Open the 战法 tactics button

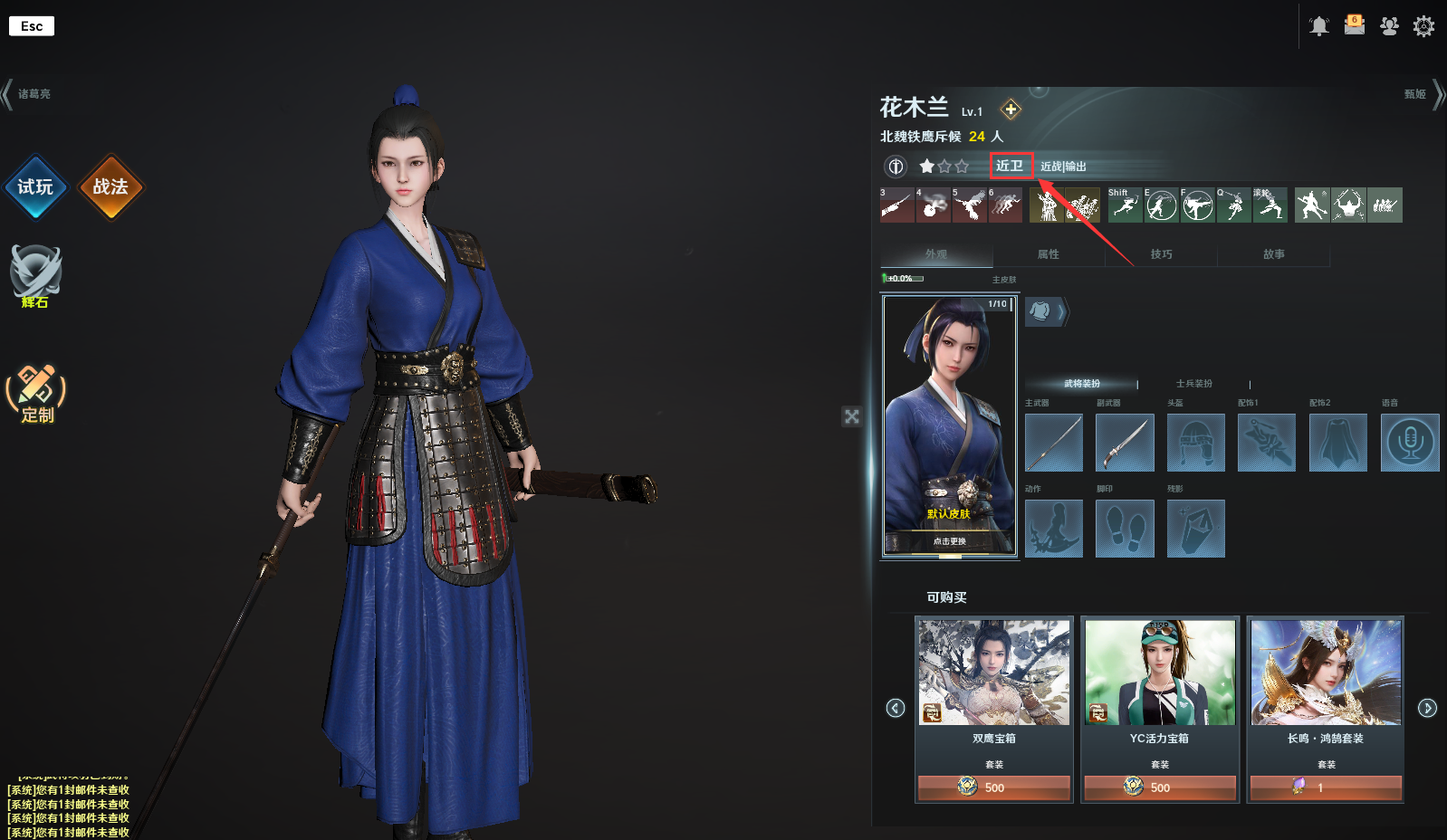110,186
